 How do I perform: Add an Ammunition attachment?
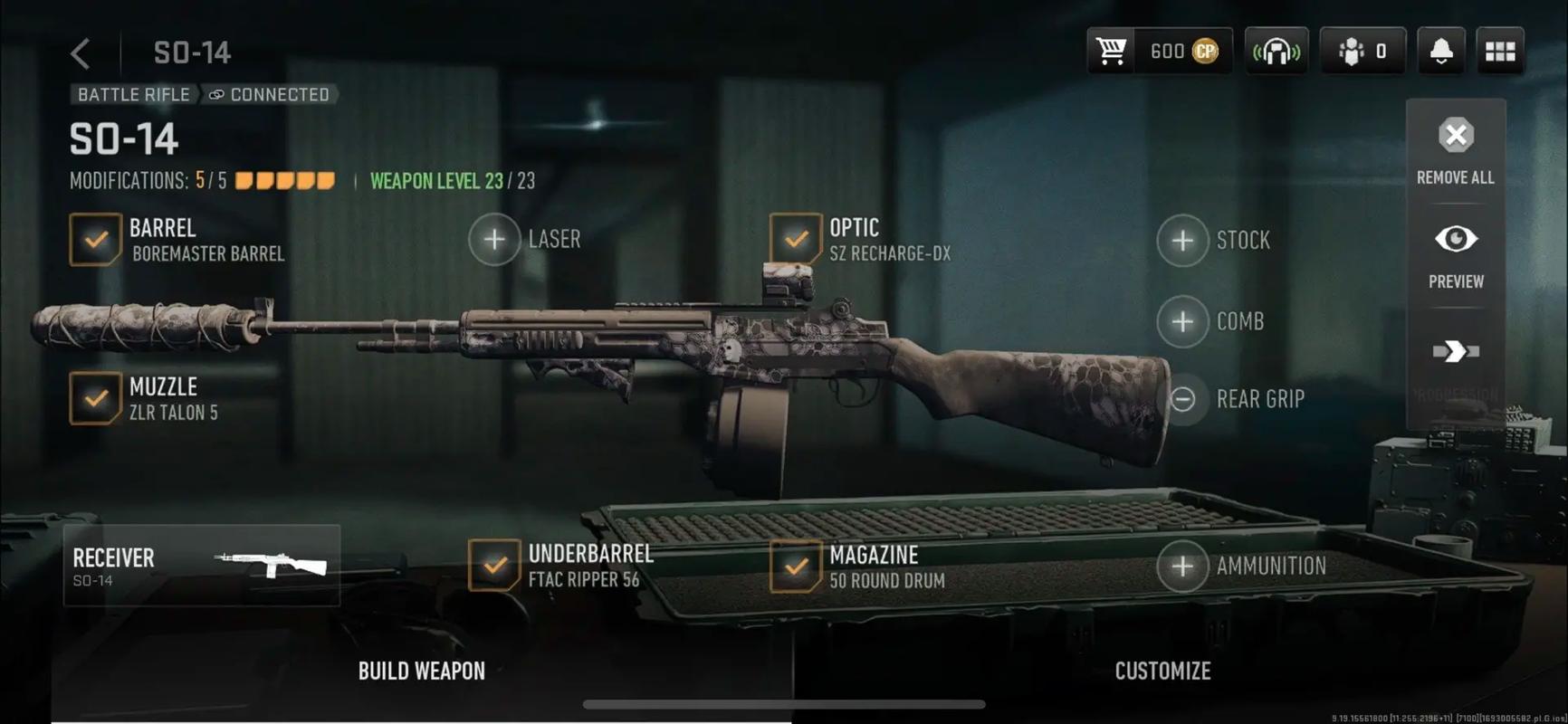(1182, 567)
